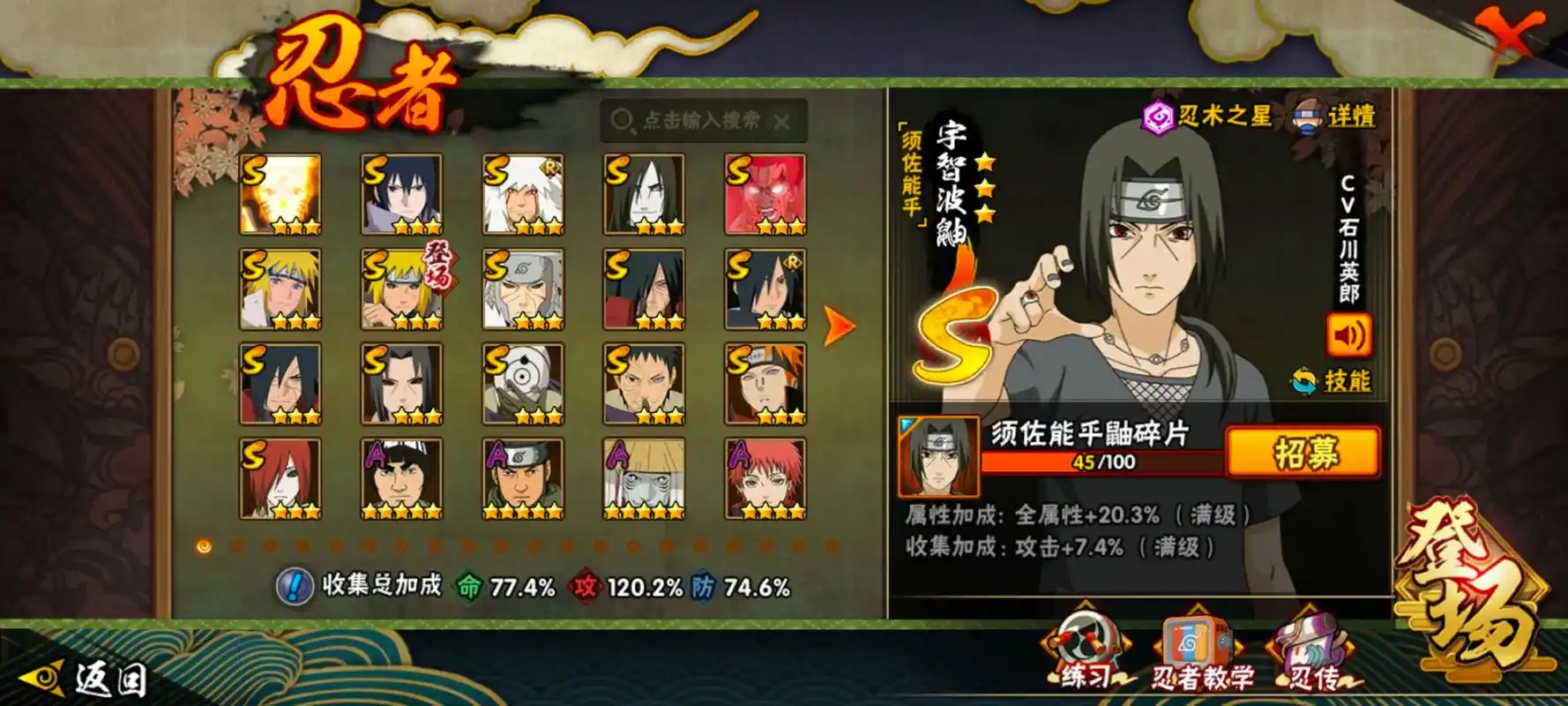Viewport: 1568px width, 706px height.
Task: Go to next ninja page arrow
Action: pos(838,326)
